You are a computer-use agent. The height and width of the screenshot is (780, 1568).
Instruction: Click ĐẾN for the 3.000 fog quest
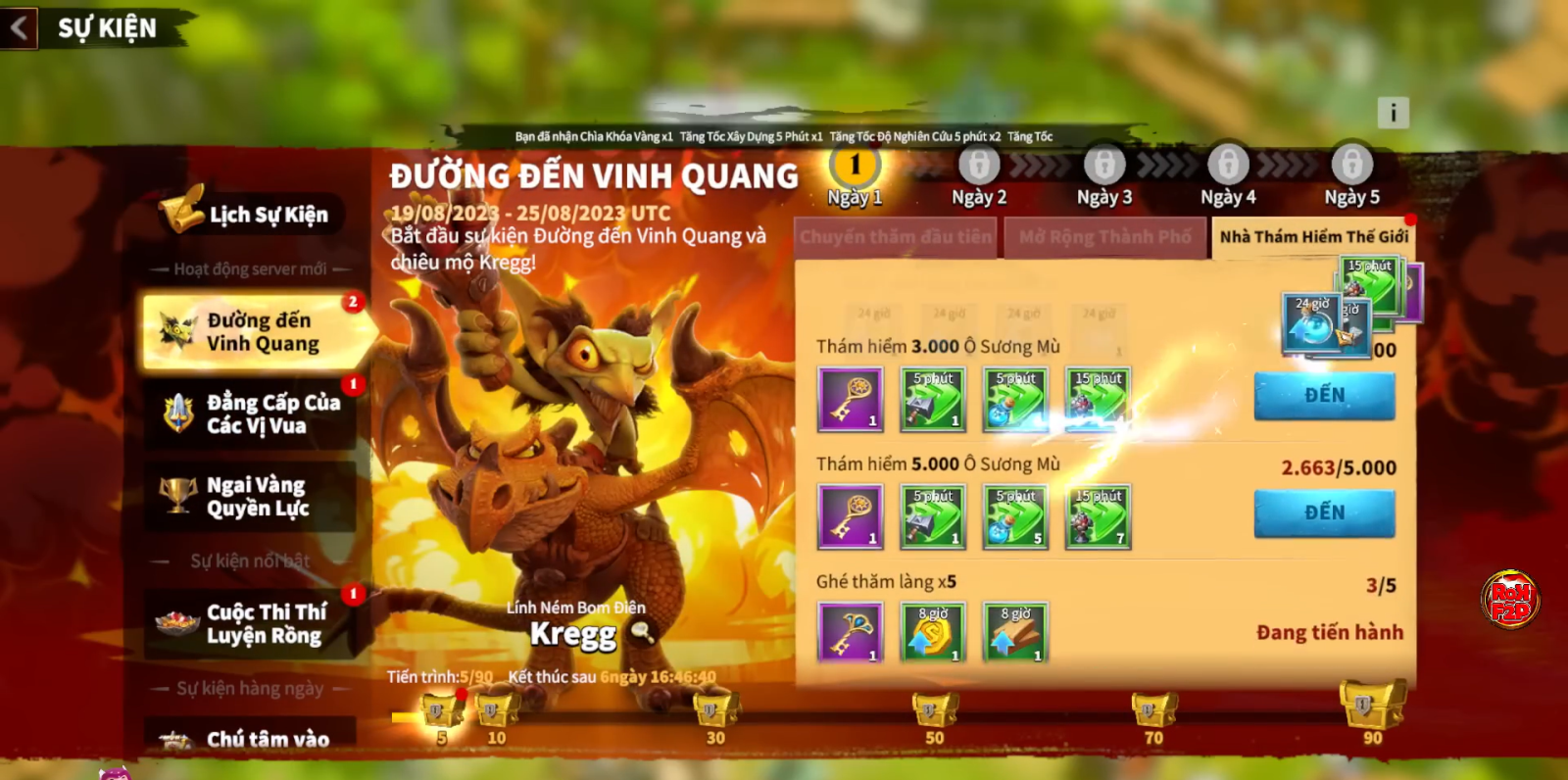(1324, 395)
